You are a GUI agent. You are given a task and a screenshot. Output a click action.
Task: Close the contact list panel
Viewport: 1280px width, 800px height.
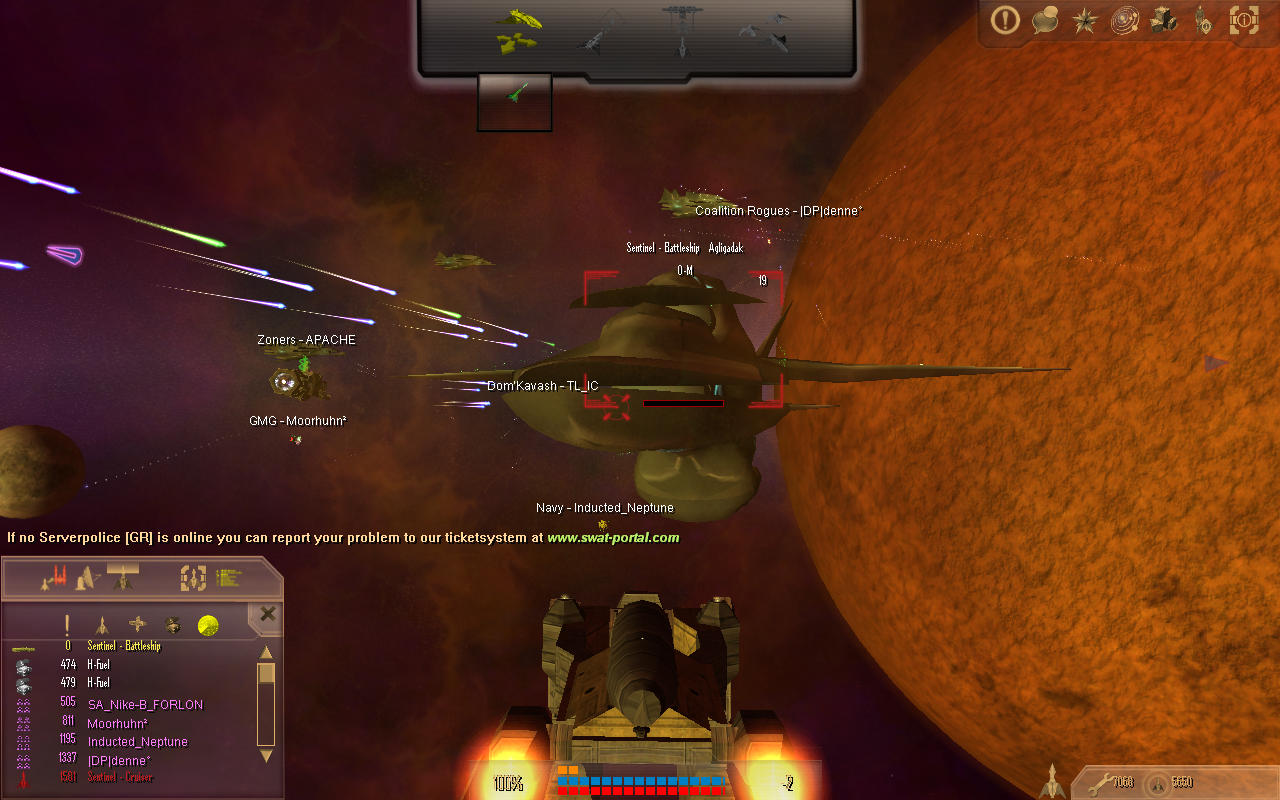pos(265,614)
